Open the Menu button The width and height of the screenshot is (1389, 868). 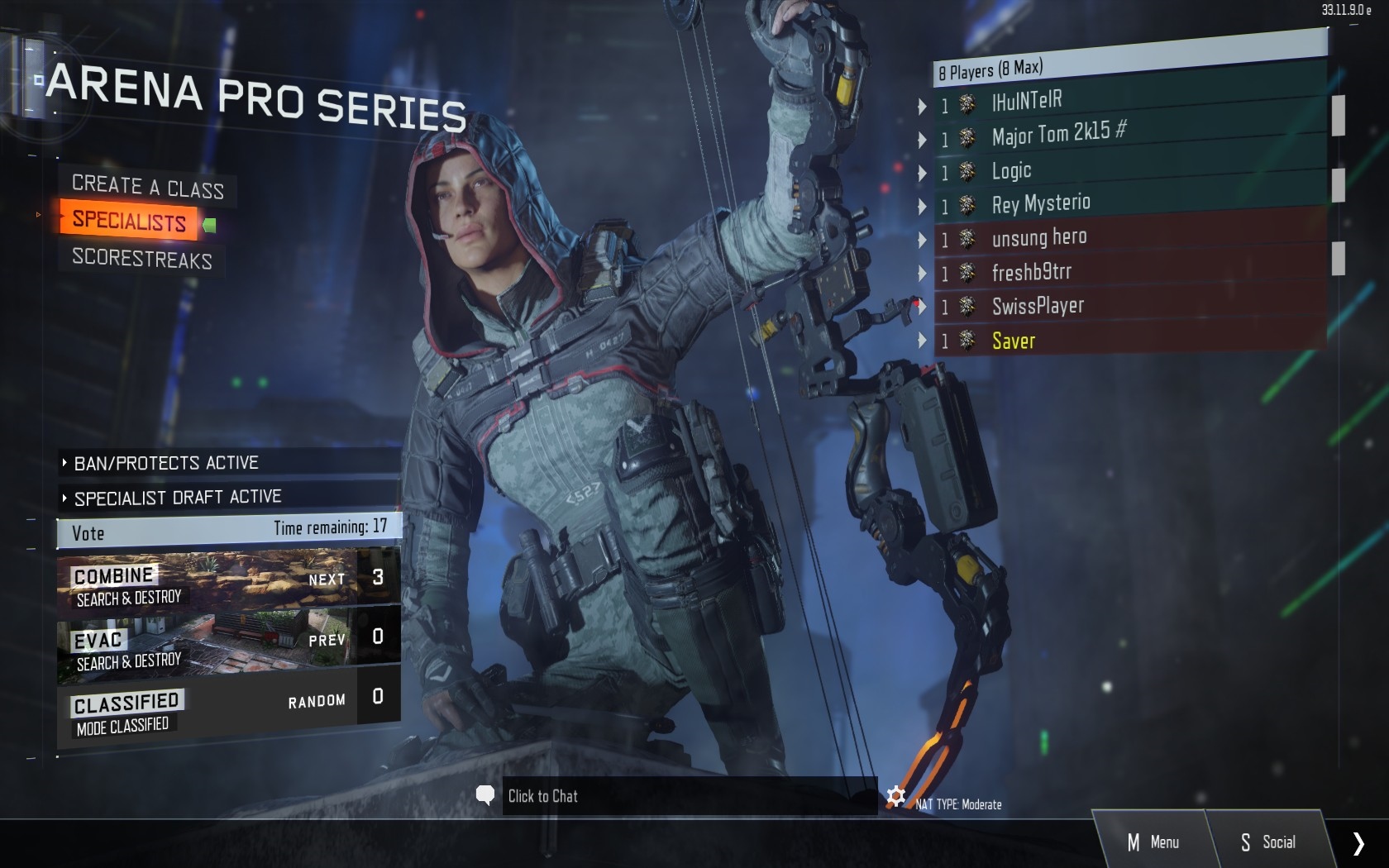coord(1153,842)
